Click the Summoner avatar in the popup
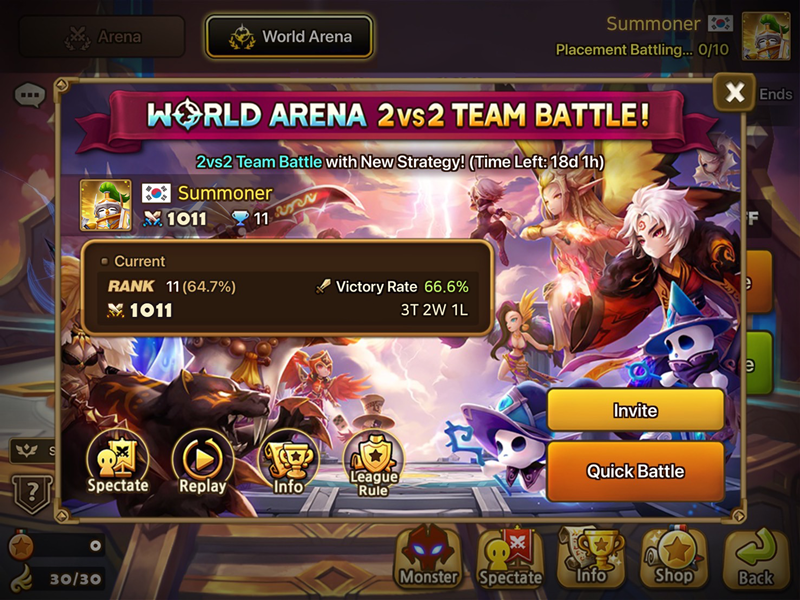 coord(105,204)
